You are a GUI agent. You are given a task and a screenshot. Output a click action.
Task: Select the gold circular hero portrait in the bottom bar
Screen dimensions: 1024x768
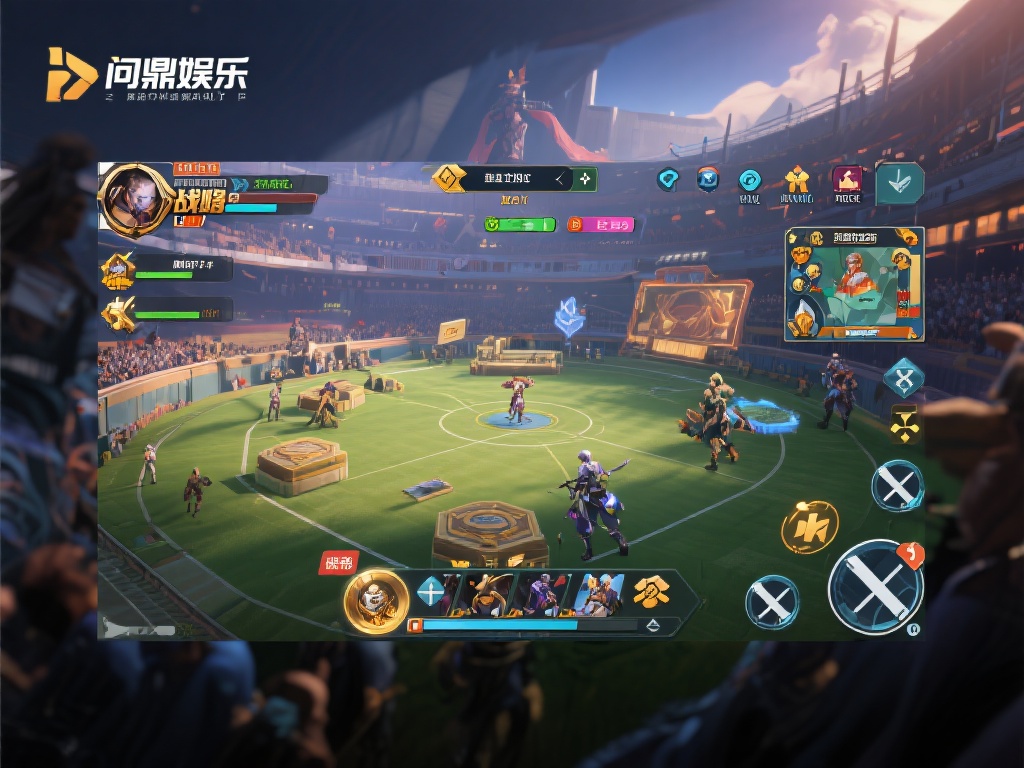pyautogui.click(x=376, y=601)
